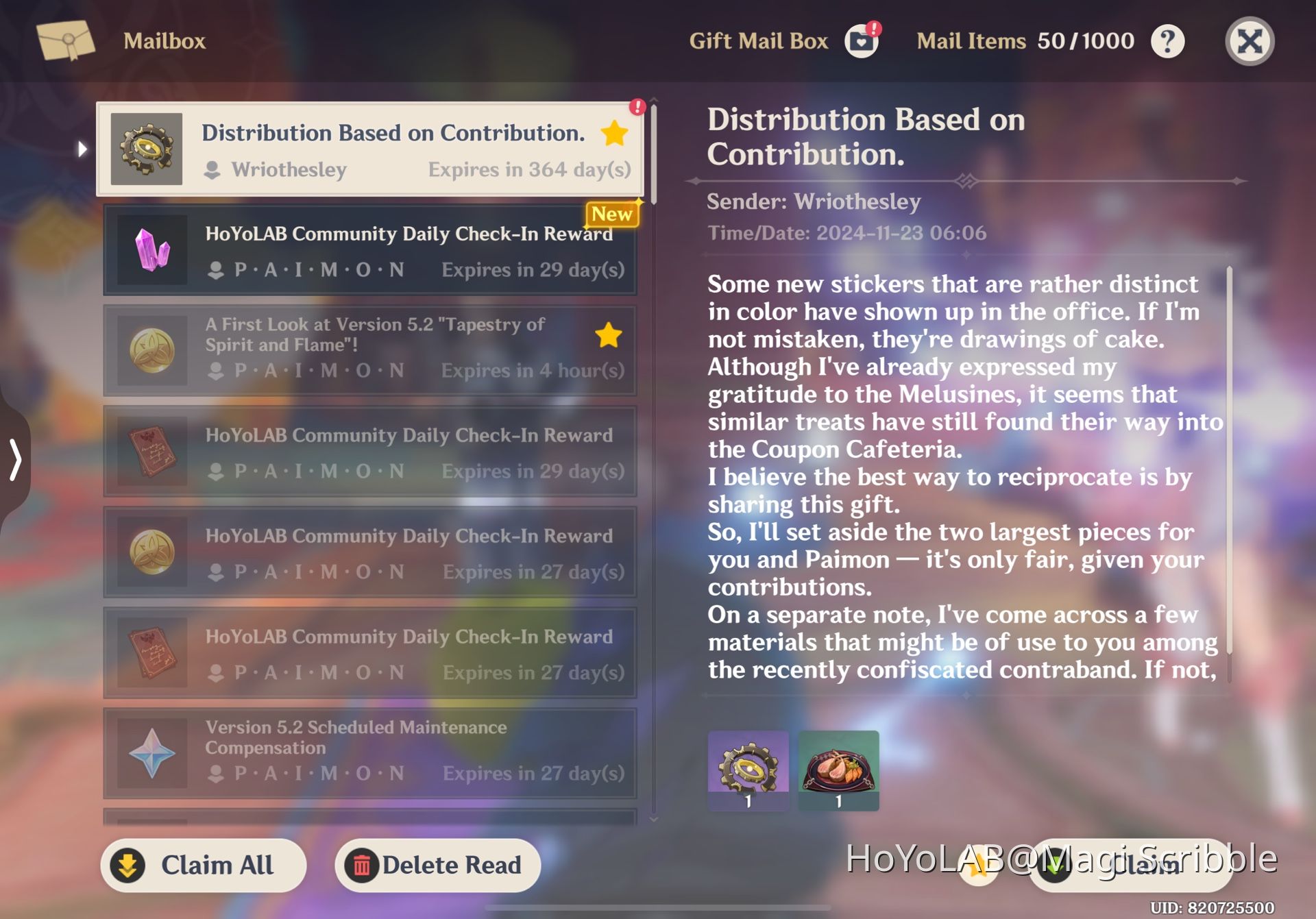Click the mailbox help question mark icon
Image resolution: width=1316 pixels, height=919 pixels.
(1168, 41)
